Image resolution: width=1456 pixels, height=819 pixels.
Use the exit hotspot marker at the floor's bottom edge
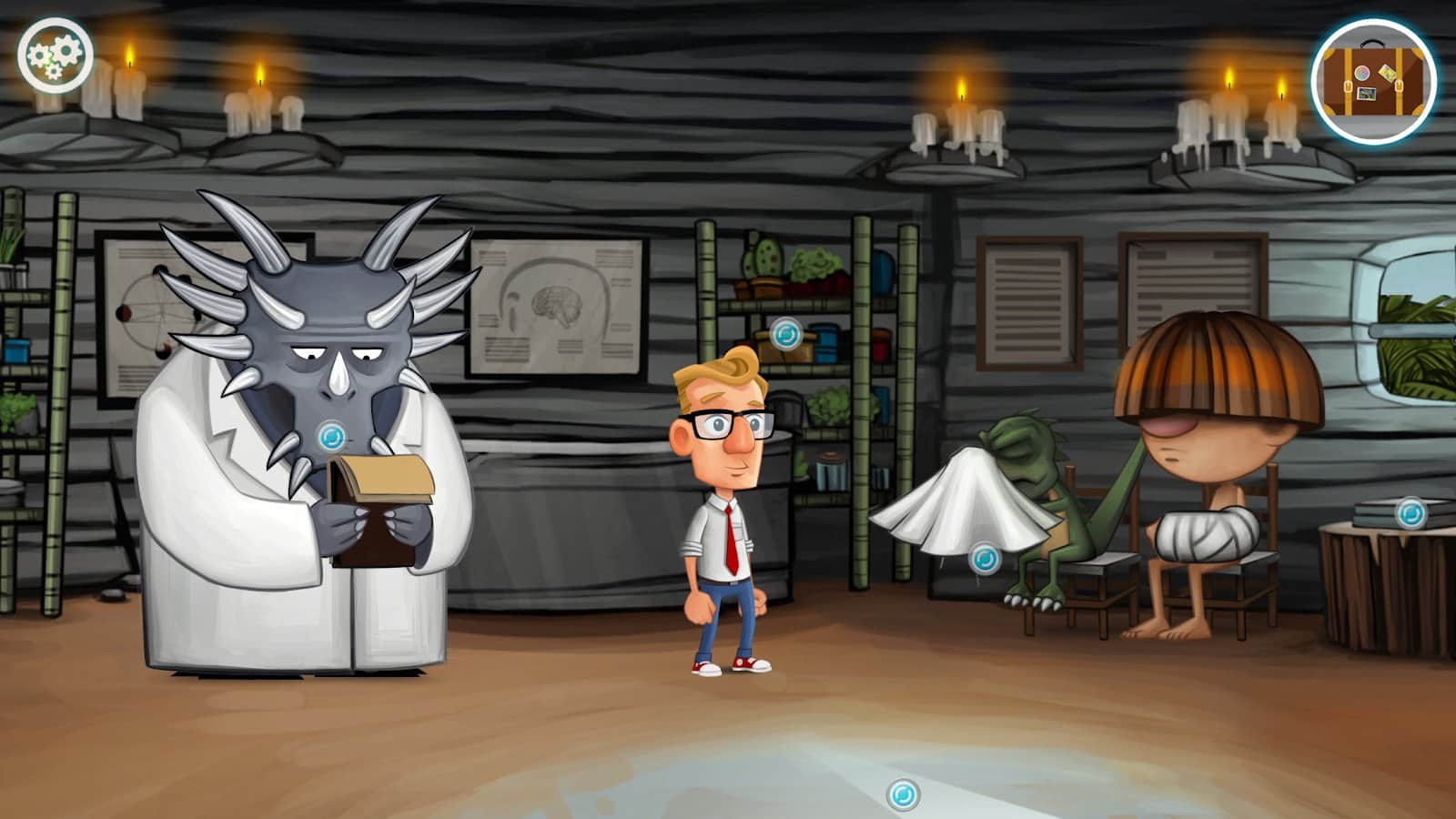pos(903,794)
